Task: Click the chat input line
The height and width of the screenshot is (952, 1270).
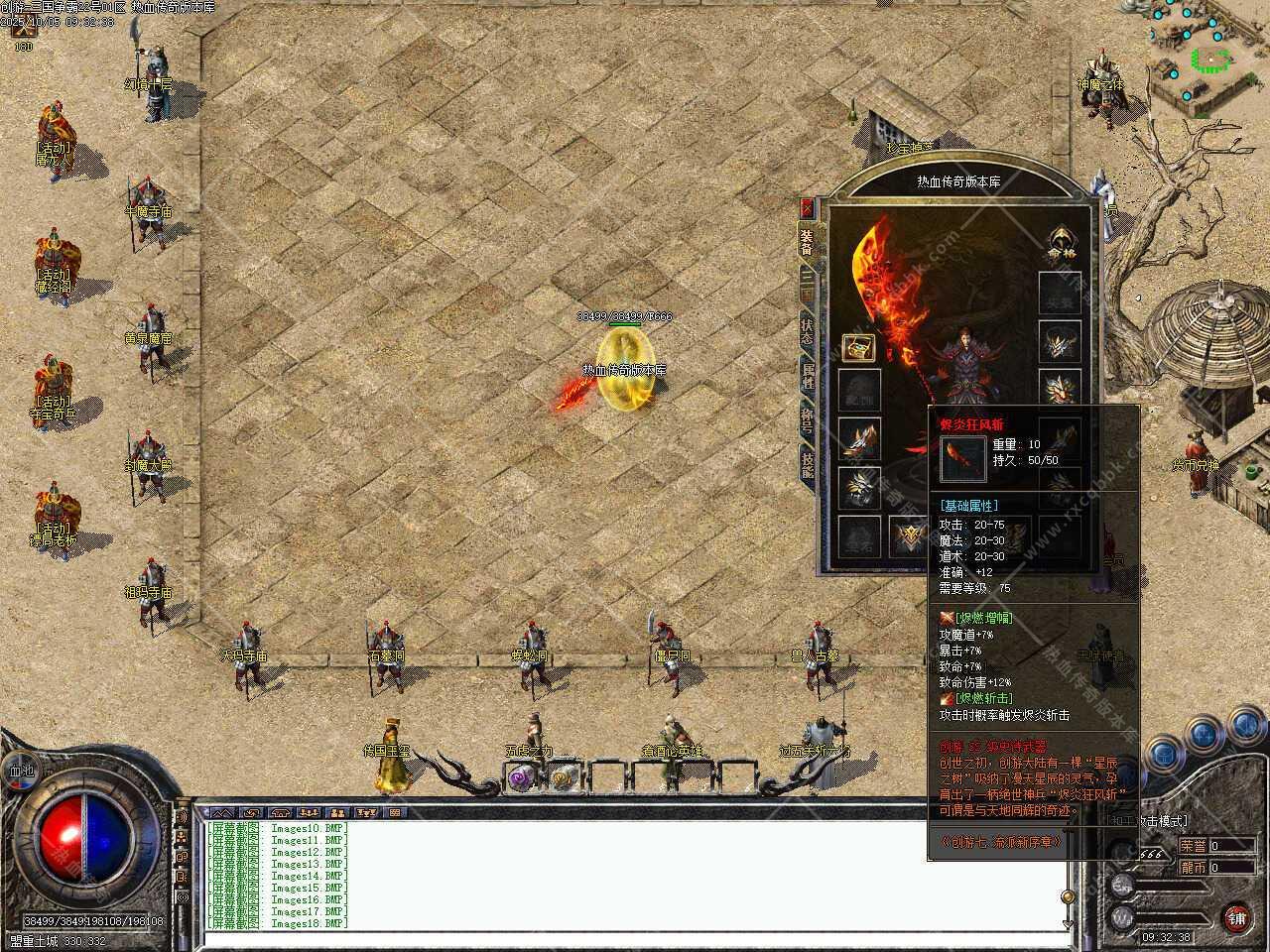Action: click(635, 938)
